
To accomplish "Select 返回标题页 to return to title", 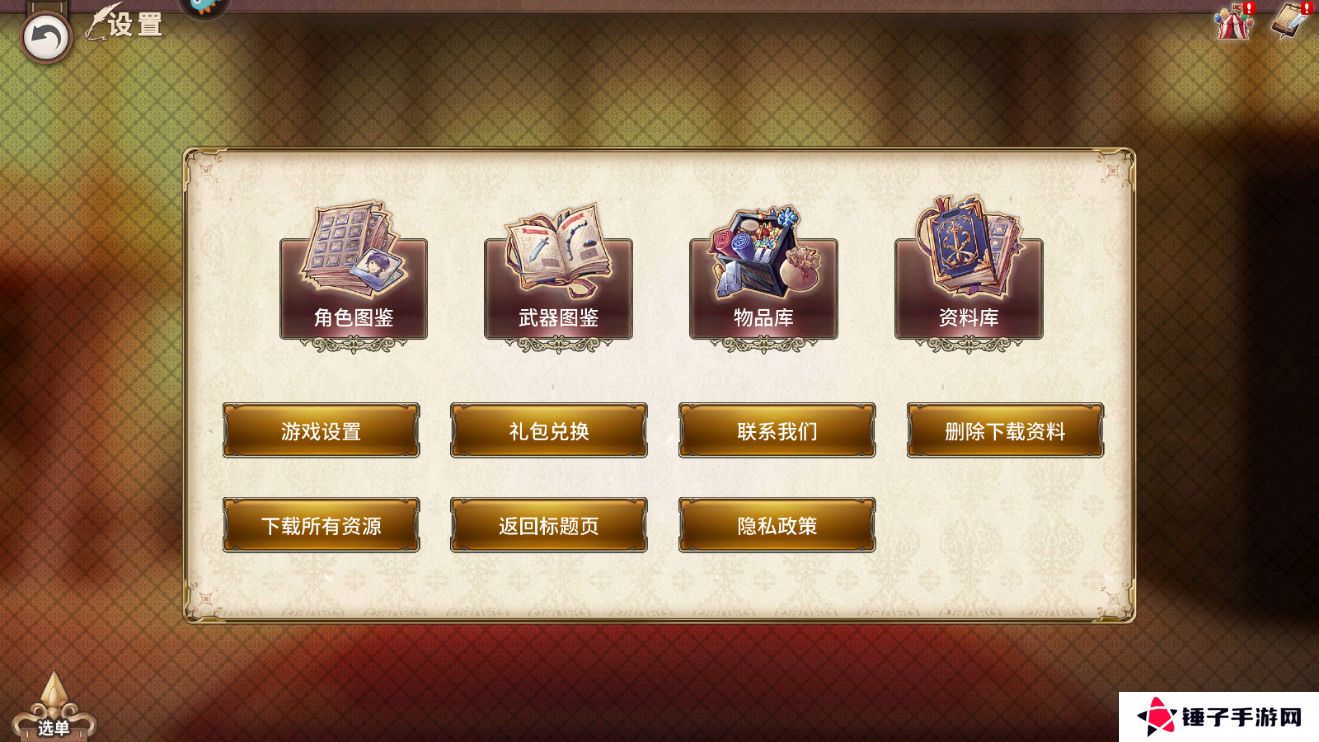I will [548, 524].
